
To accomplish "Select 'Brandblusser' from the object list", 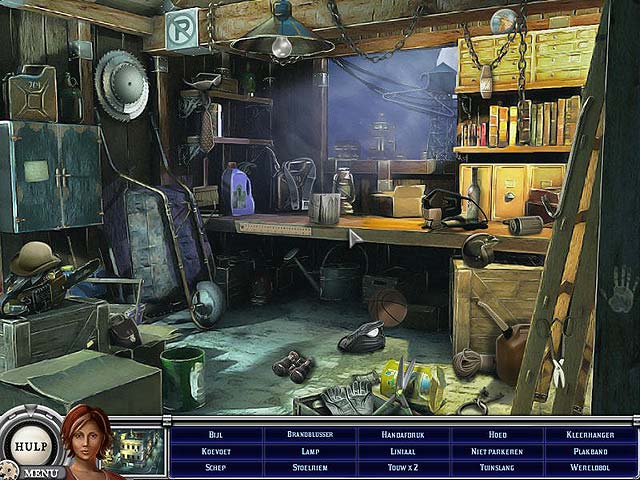I will point(310,435).
